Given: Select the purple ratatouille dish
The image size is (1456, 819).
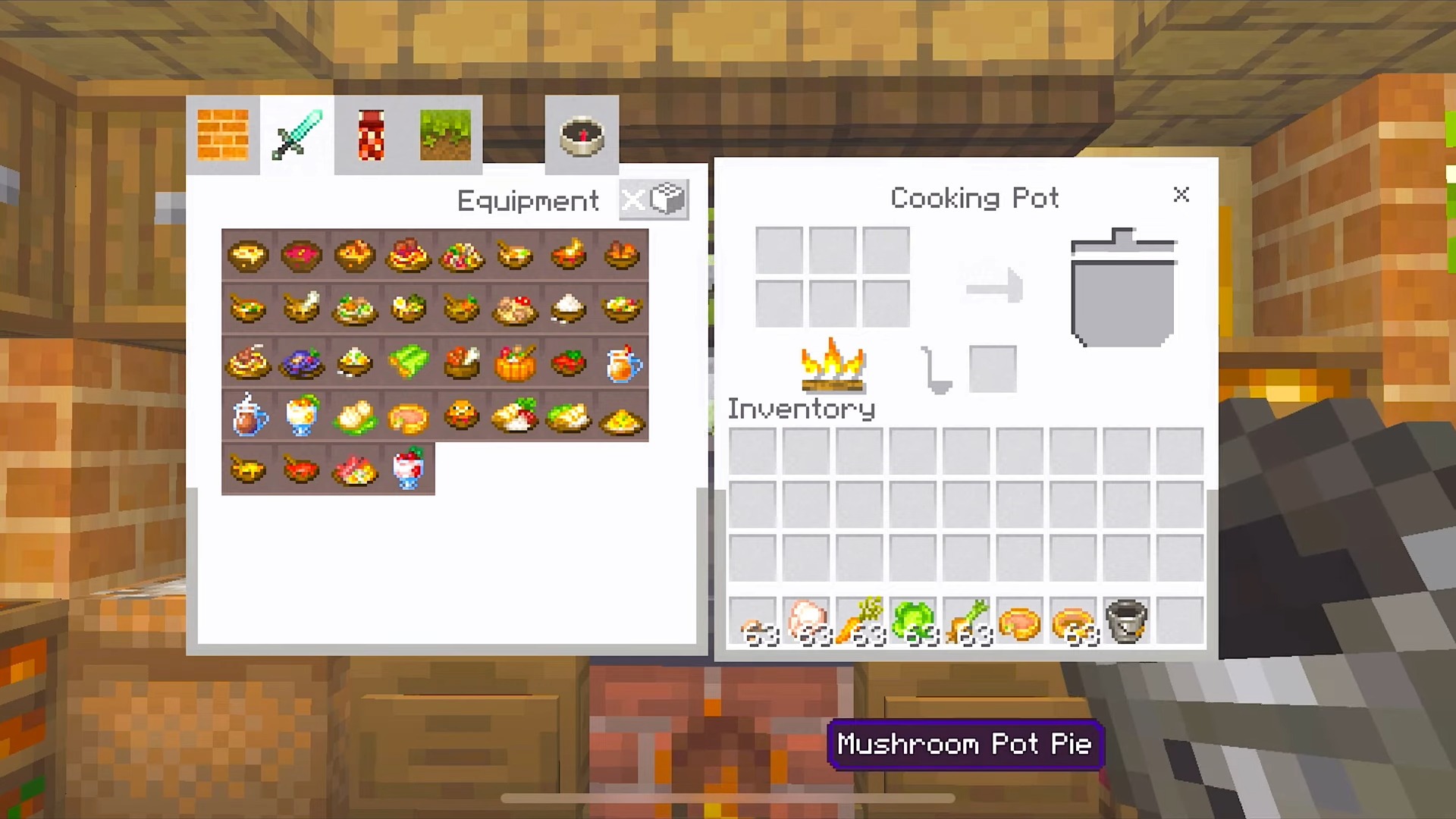Looking at the screenshot, I should pos(302,362).
